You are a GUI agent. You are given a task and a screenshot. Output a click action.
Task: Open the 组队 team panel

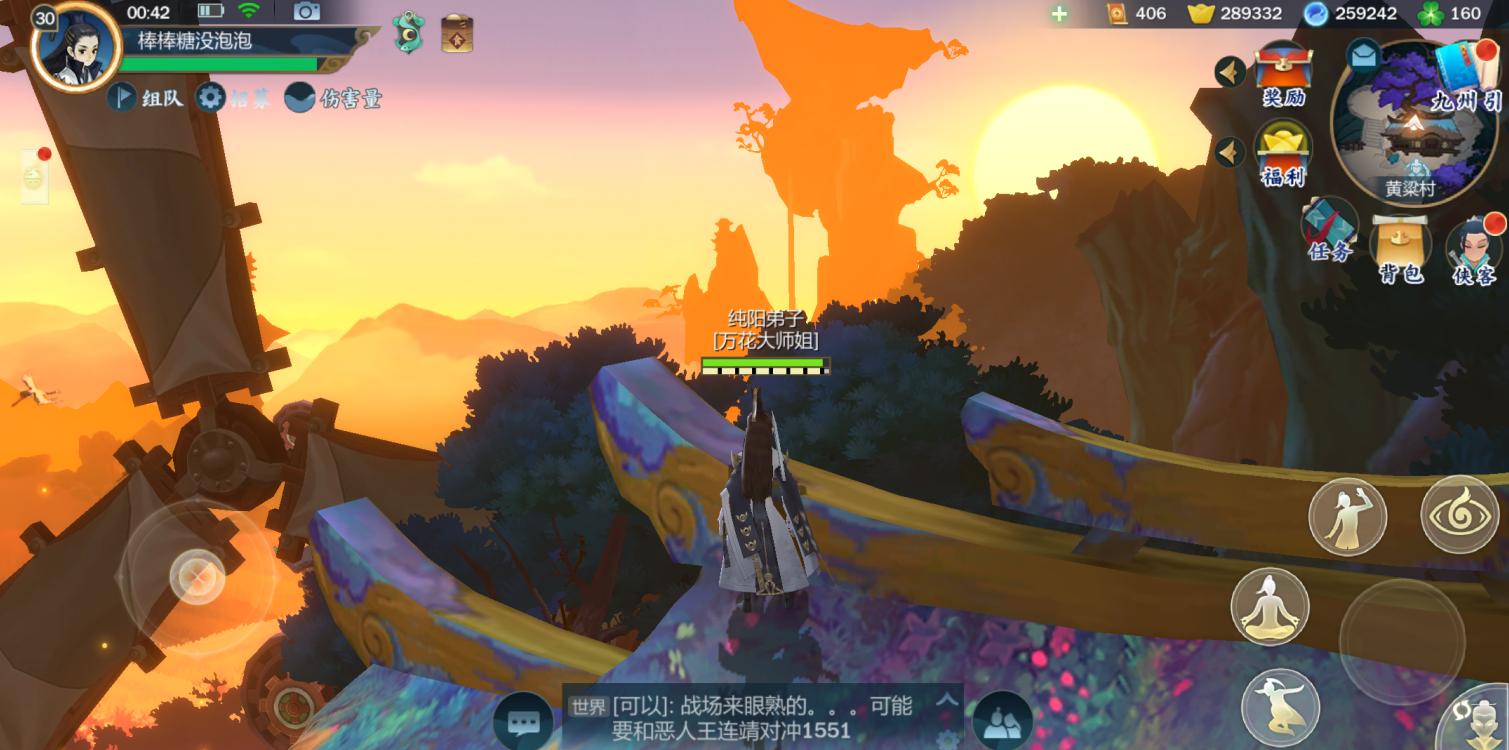pyautogui.click(x=147, y=98)
